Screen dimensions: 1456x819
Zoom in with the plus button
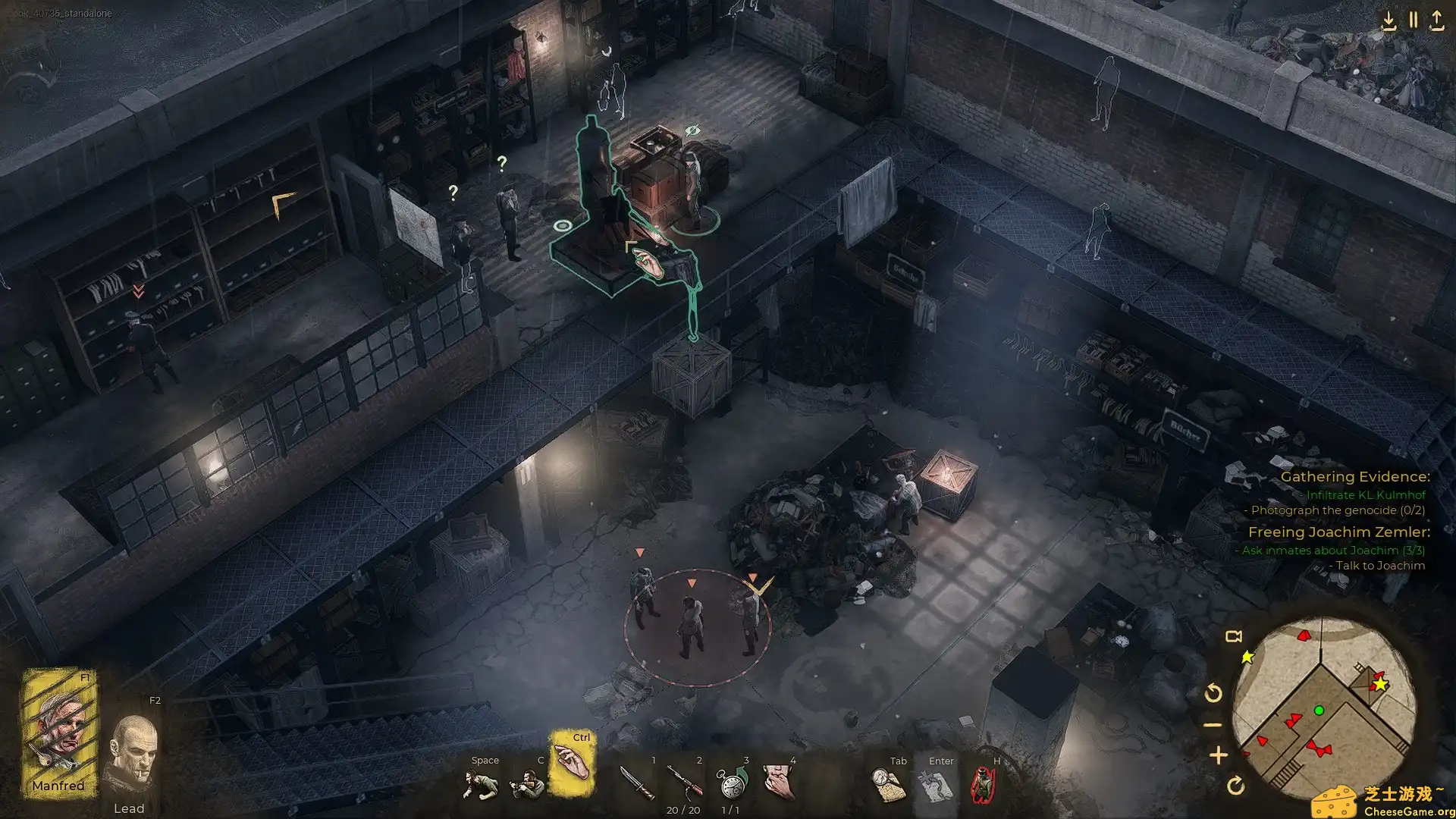click(x=1218, y=755)
